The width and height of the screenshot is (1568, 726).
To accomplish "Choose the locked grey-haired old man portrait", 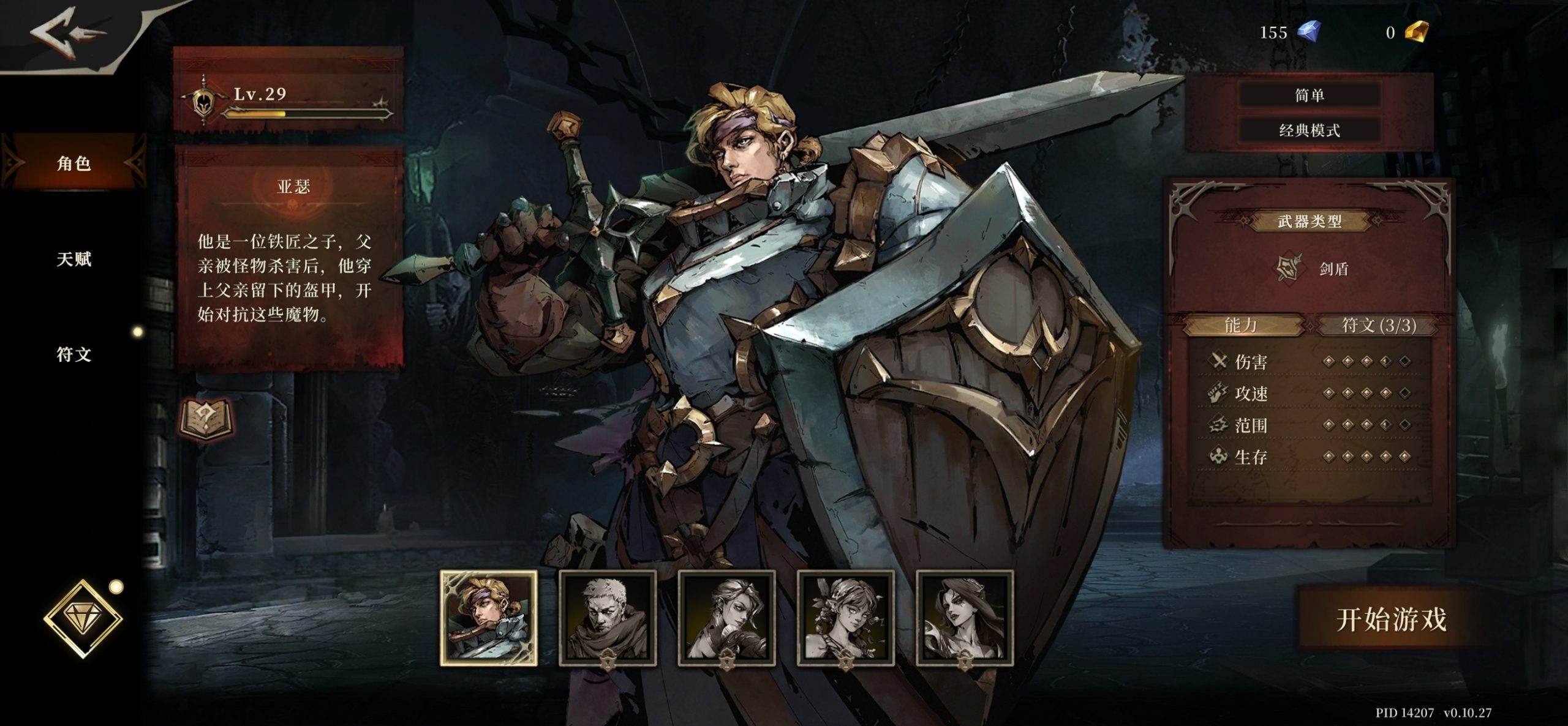I will pyautogui.click(x=608, y=618).
